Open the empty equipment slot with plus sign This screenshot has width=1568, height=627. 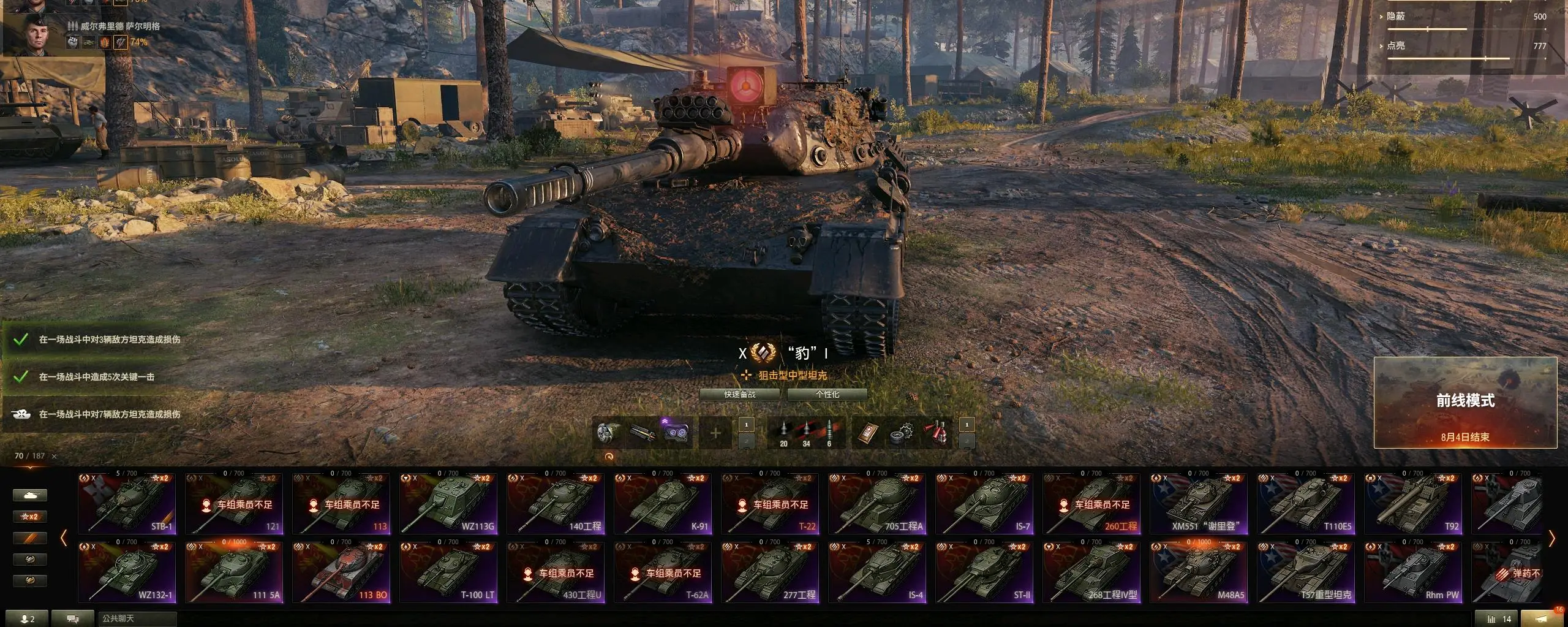click(715, 433)
